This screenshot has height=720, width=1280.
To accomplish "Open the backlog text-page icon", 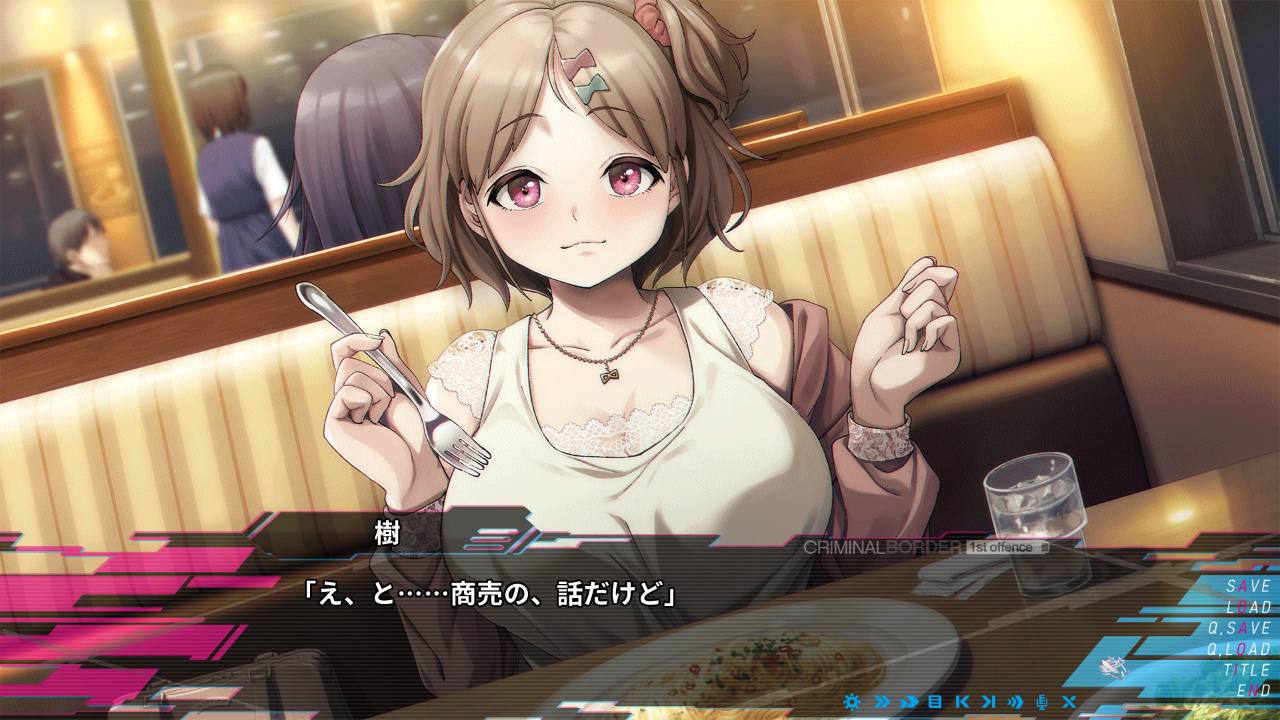I will tap(935, 702).
